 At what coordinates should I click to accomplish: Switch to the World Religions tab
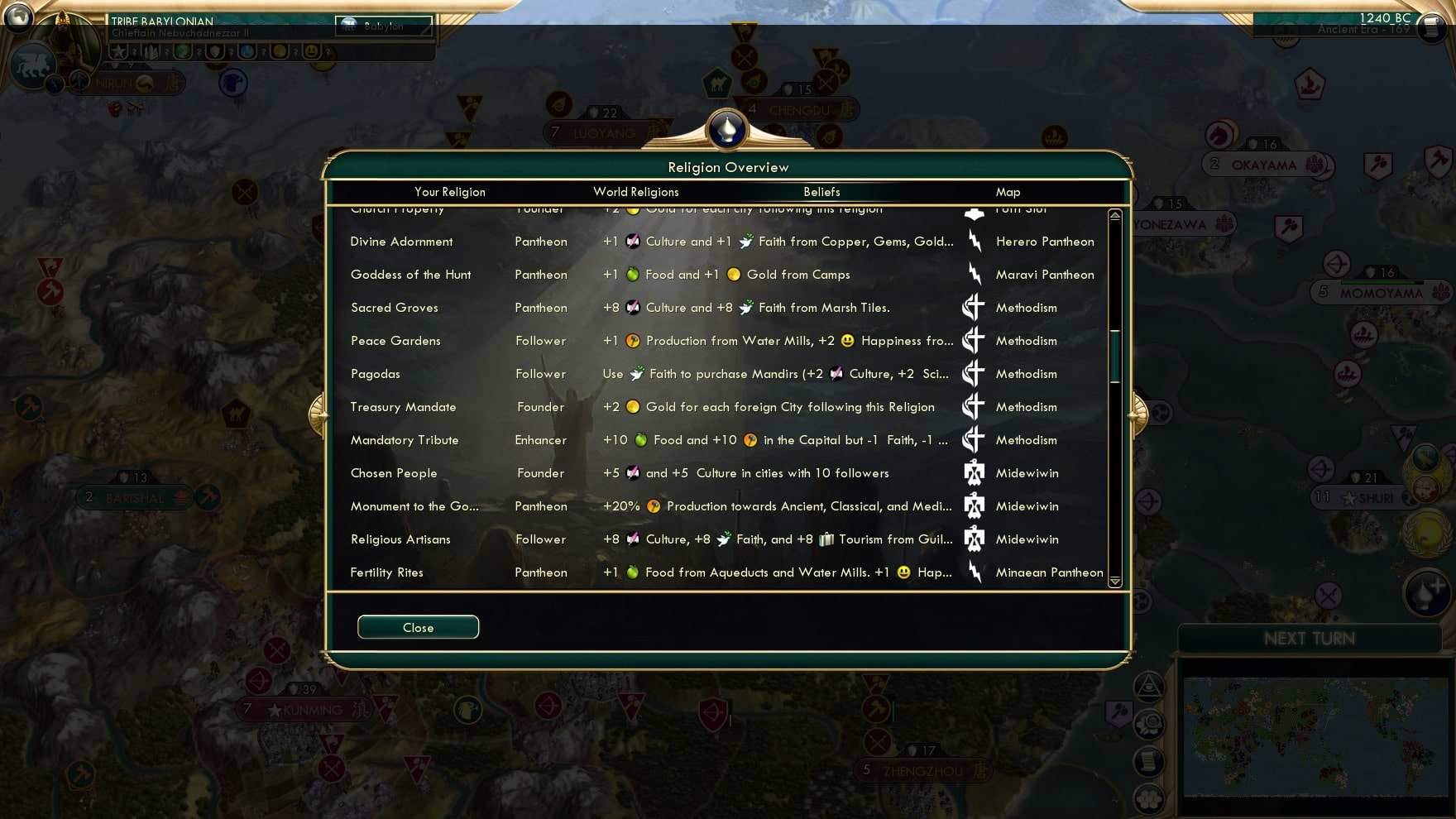[635, 191]
